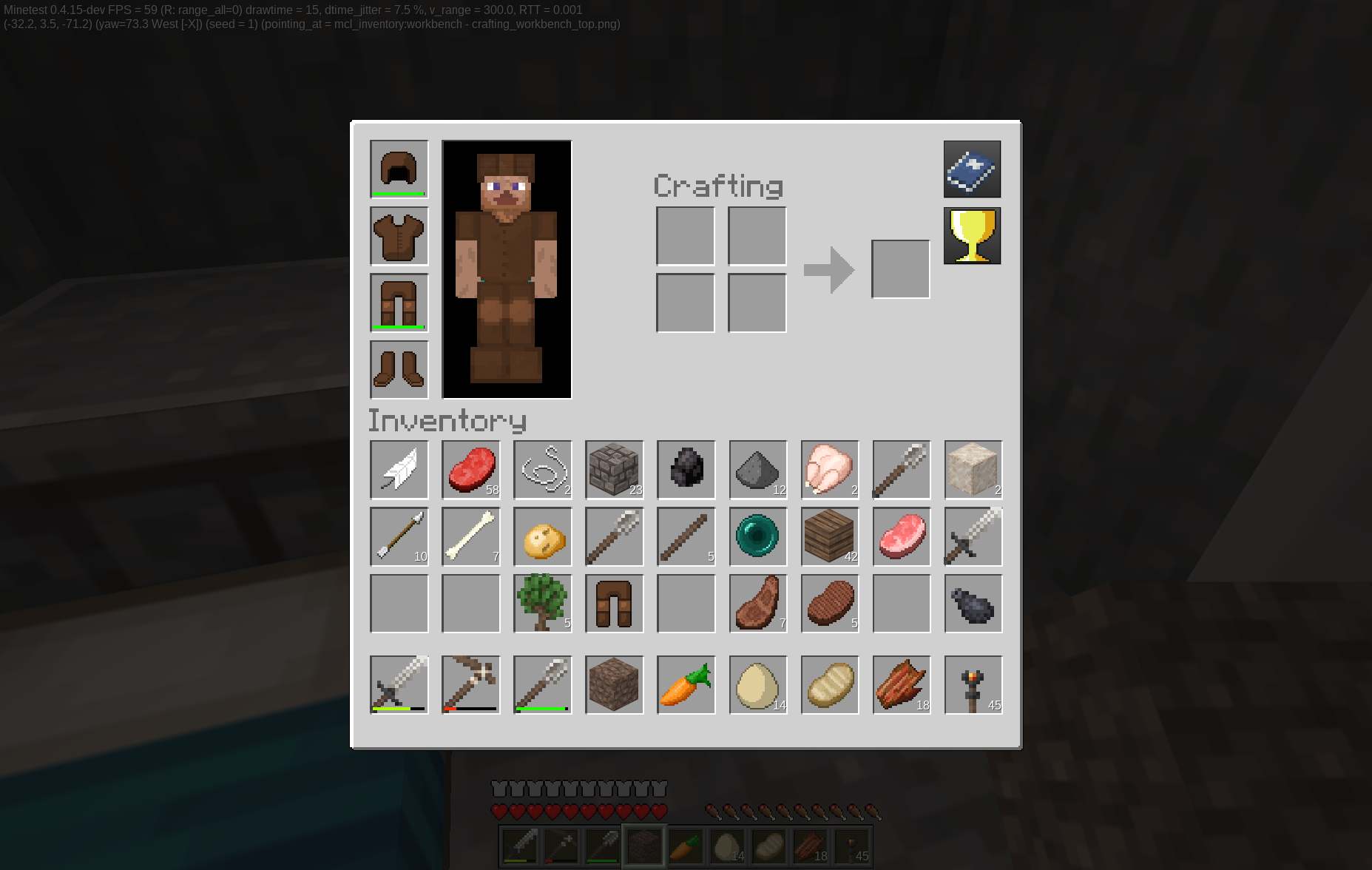
Task: Select the egg stack of 14
Action: point(757,685)
